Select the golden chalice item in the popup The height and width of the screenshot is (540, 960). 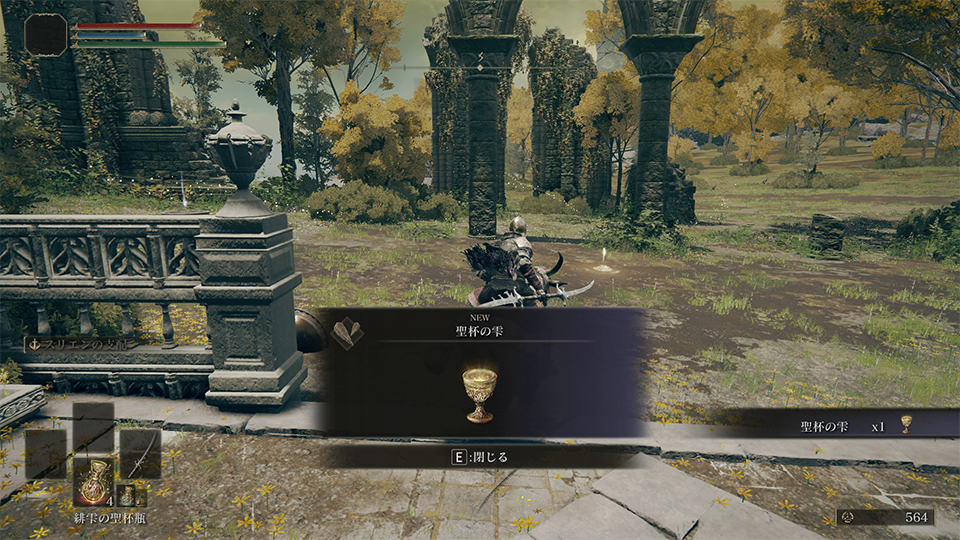click(480, 393)
